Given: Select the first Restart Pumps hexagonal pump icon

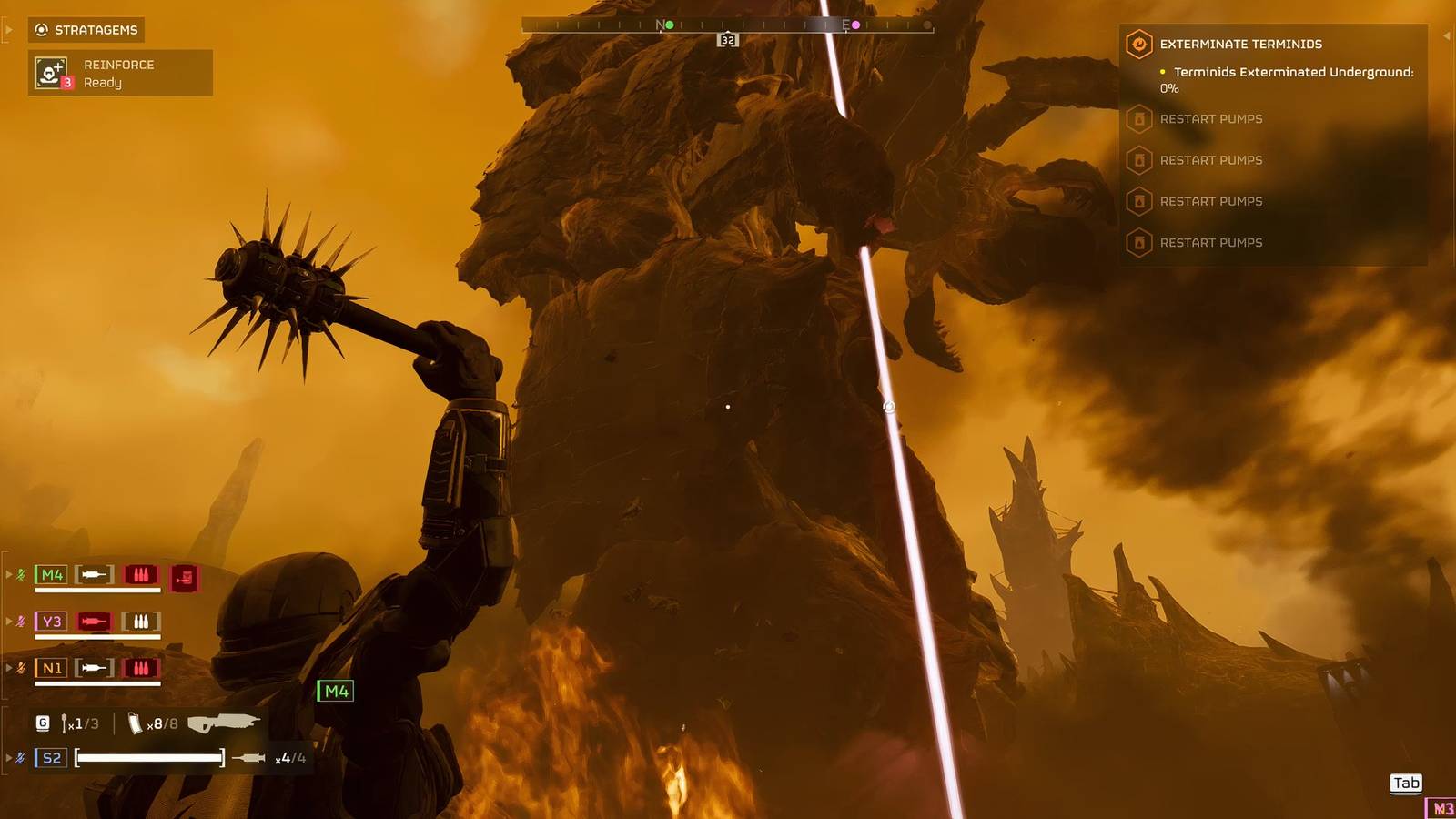Looking at the screenshot, I should coord(1139,119).
